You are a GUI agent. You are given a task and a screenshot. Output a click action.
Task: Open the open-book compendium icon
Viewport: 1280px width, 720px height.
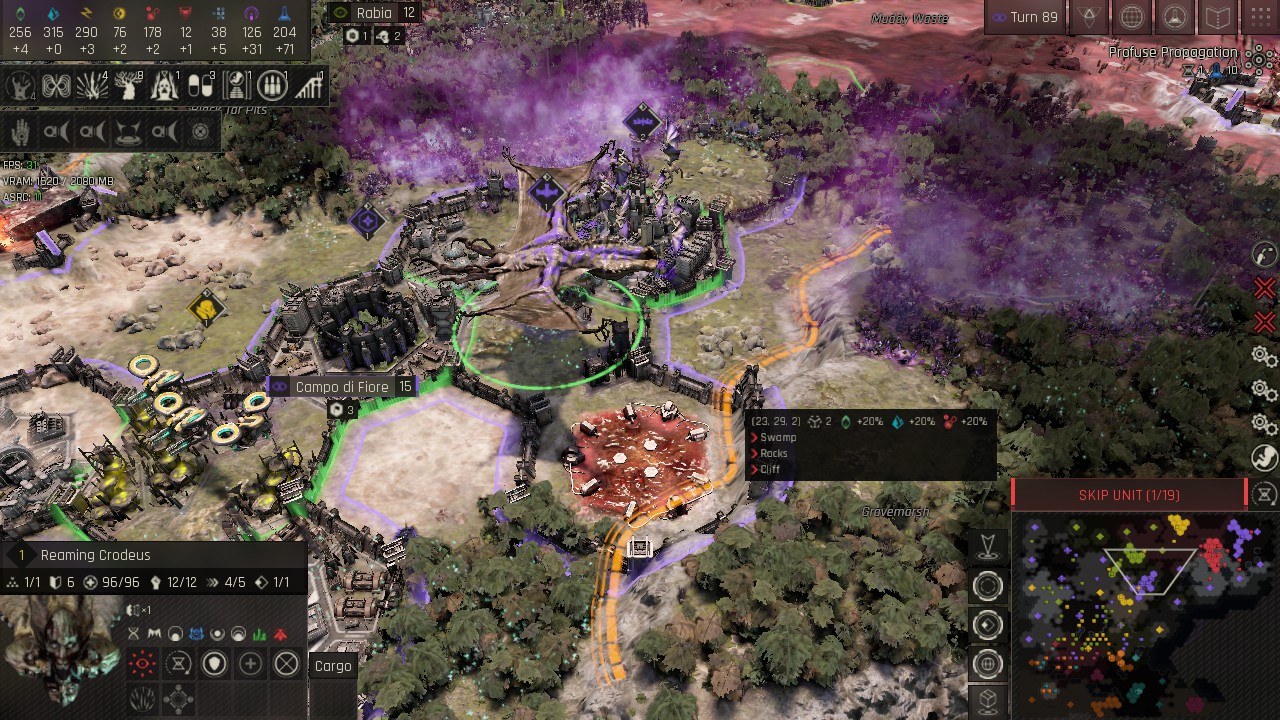point(1217,17)
